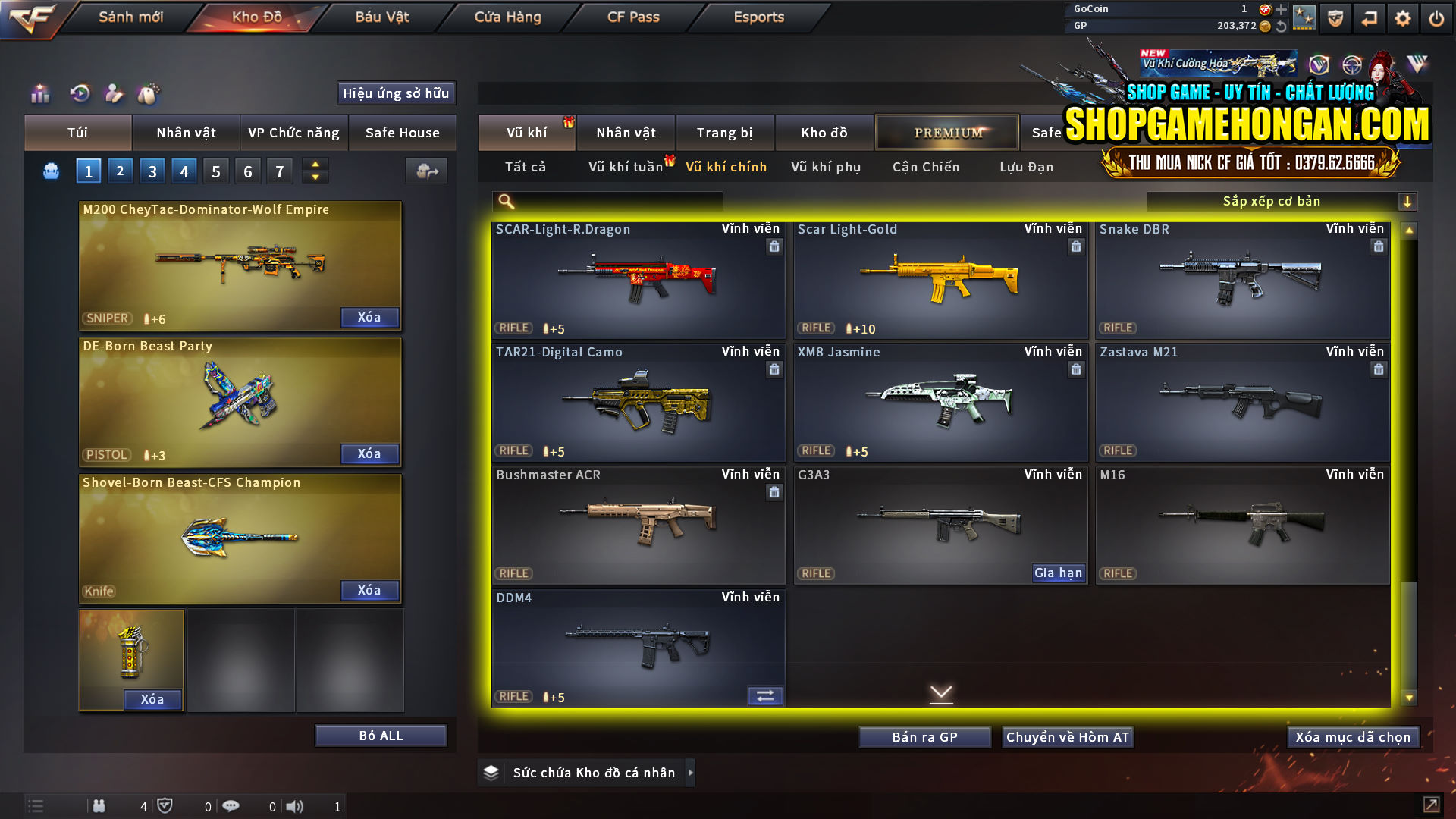The width and height of the screenshot is (1456, 819).
Task: Delete SCAR-Light-R.Dragon via trash icon
Action: point(774,246)
